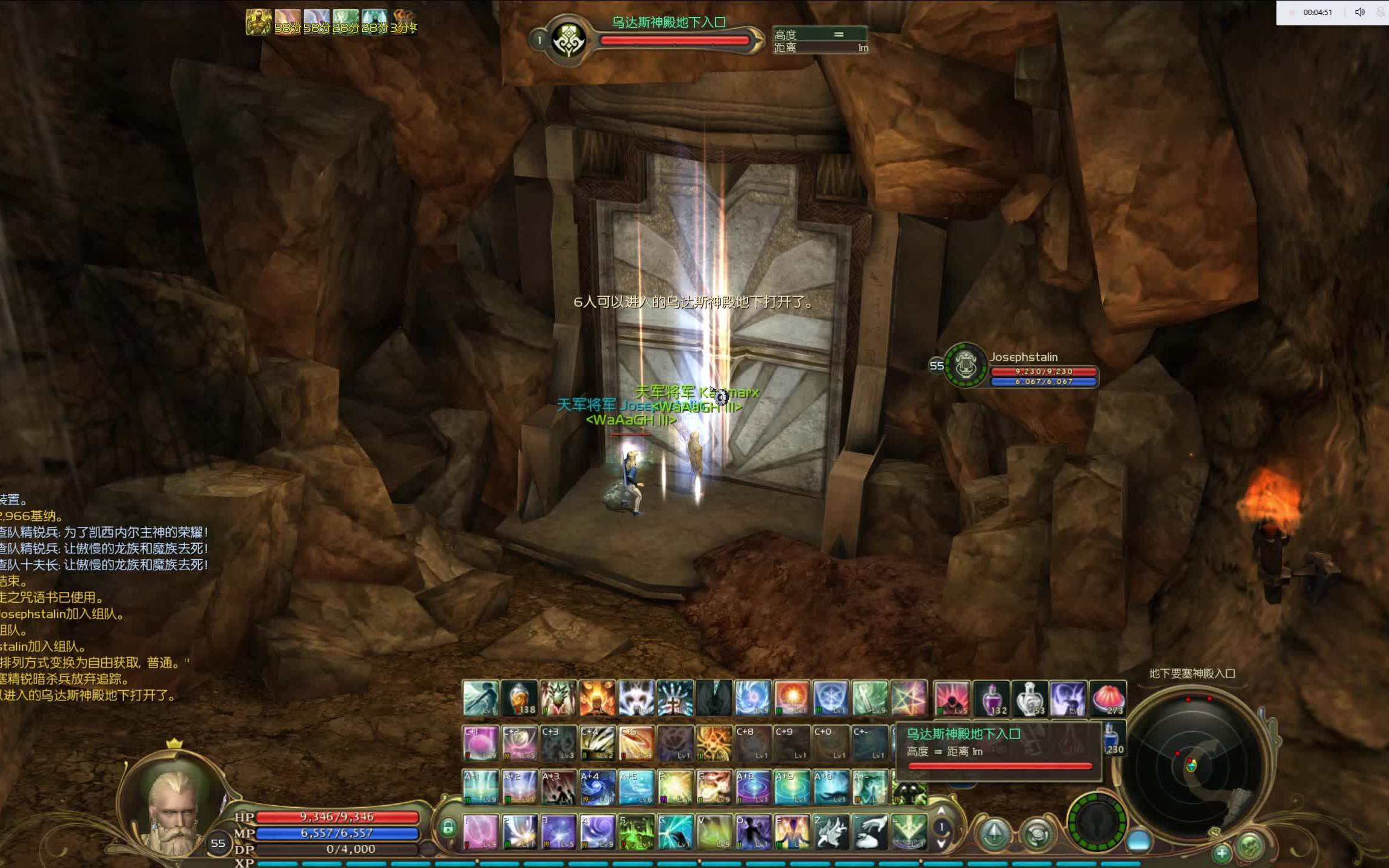Image resolution: width=1389 pixels, height=868 pixels.
Task: Eat the red jelly food item (273)
Action: 1107,699
